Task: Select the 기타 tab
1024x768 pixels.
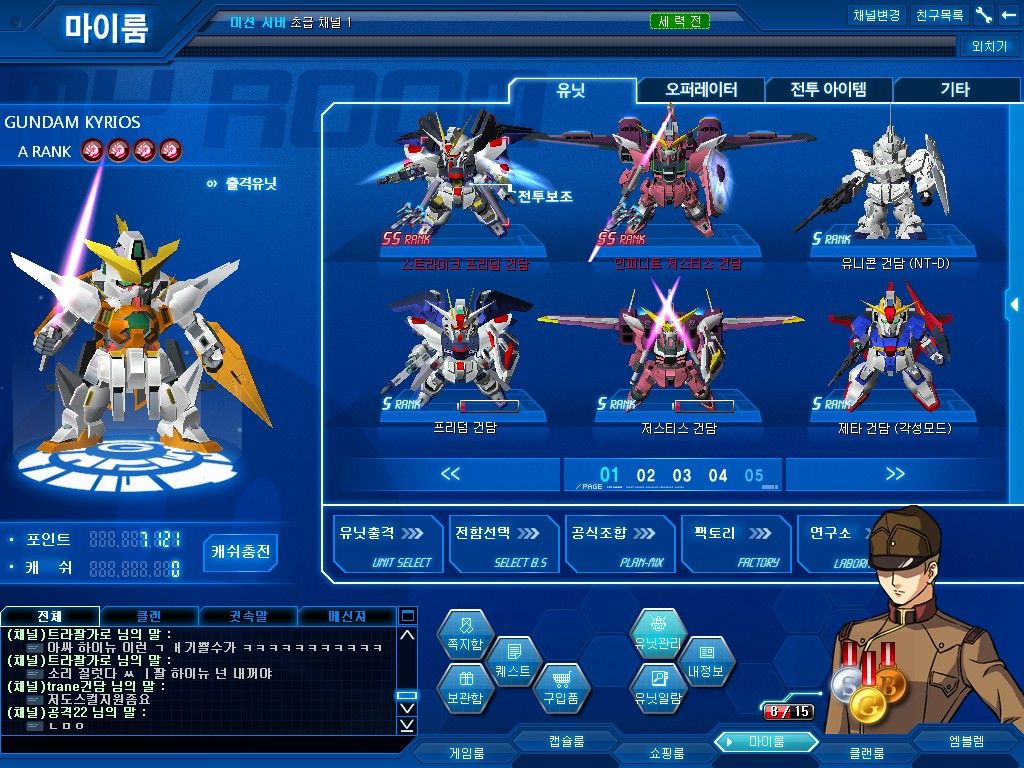Action: [x=954, y=90]
